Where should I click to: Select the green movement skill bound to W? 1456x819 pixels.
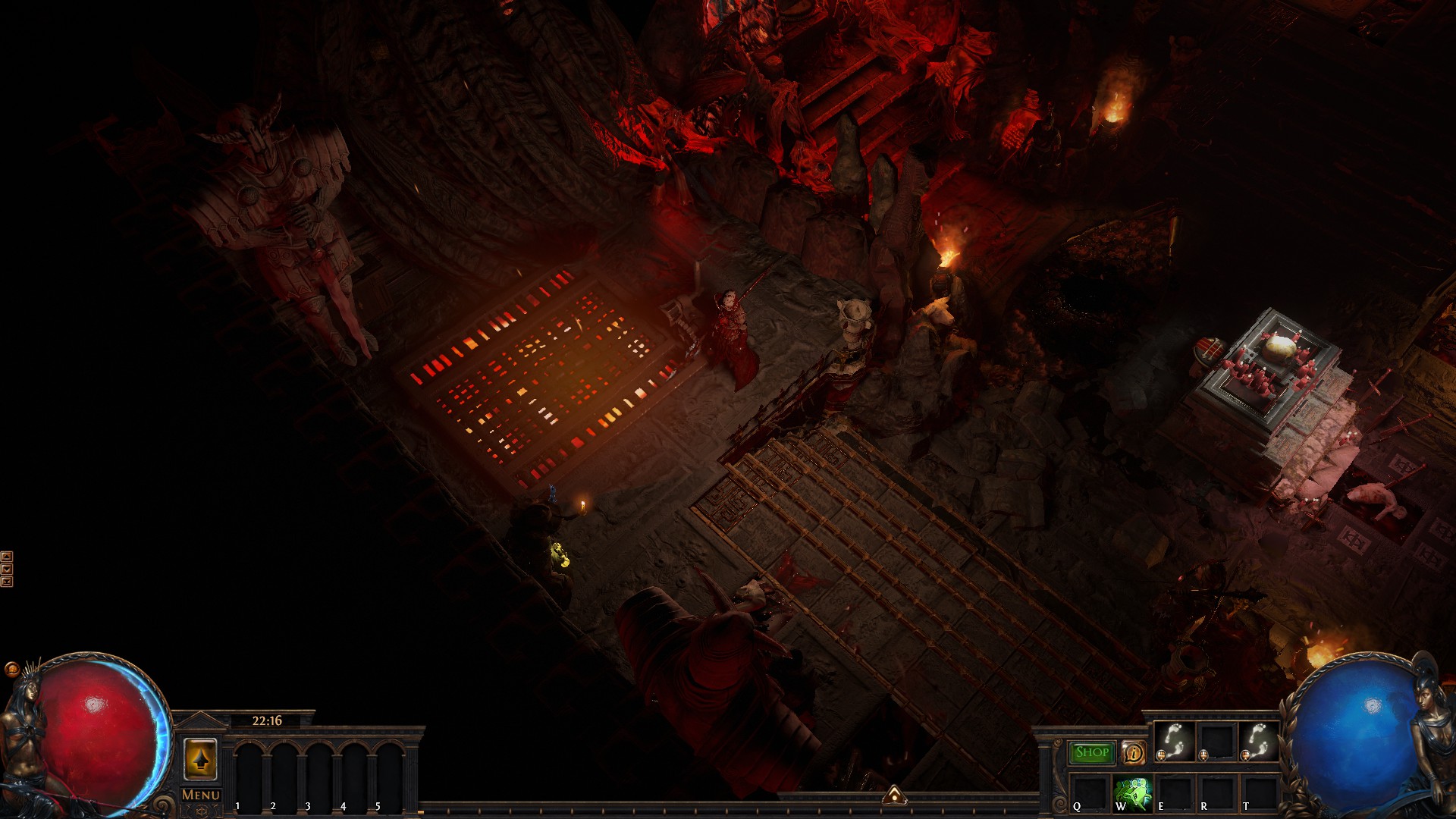click(1133, 792)
